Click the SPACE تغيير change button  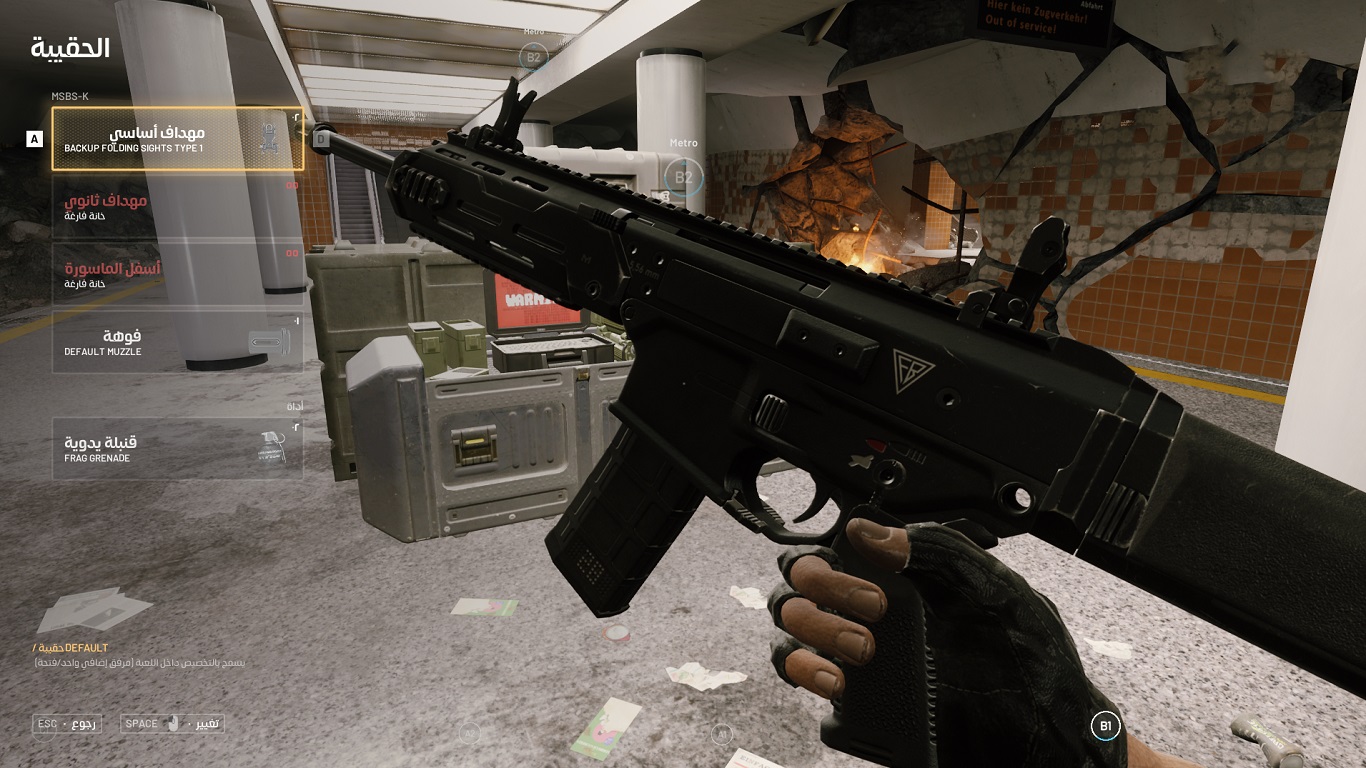point(172,723)
